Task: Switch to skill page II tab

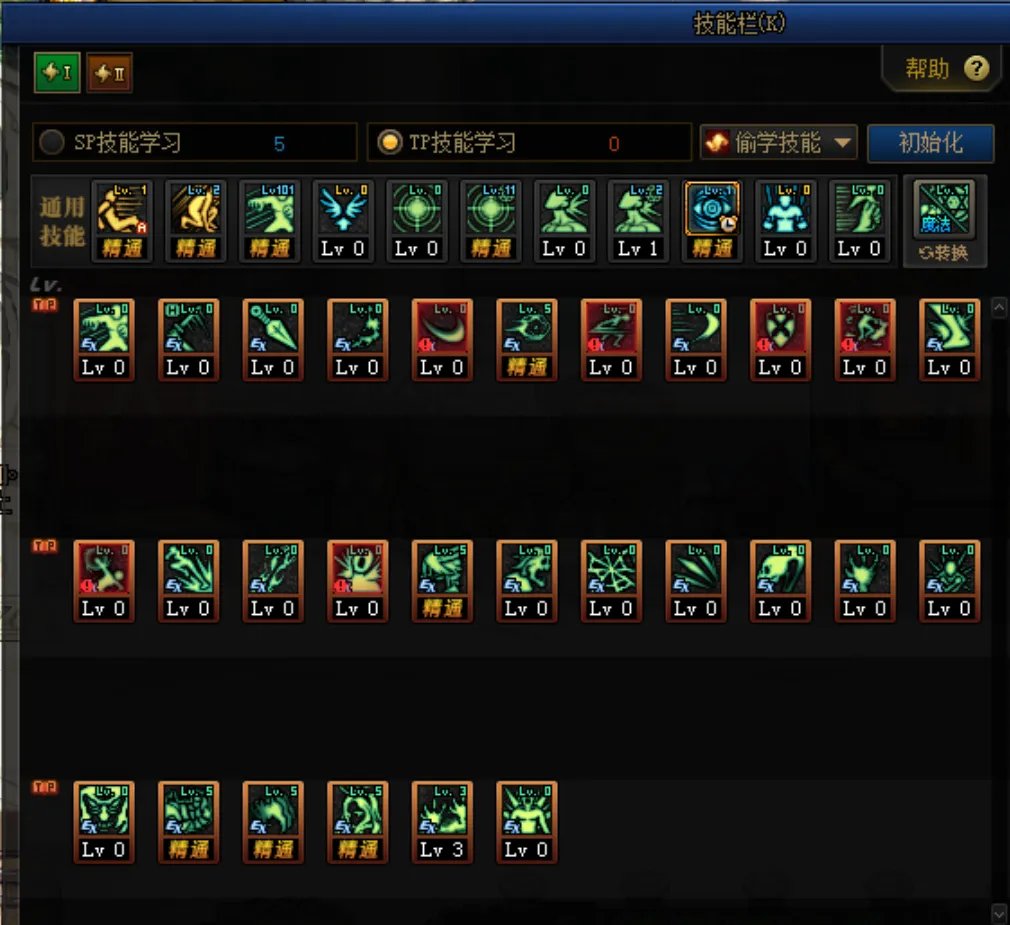Action: click(109, 72)
